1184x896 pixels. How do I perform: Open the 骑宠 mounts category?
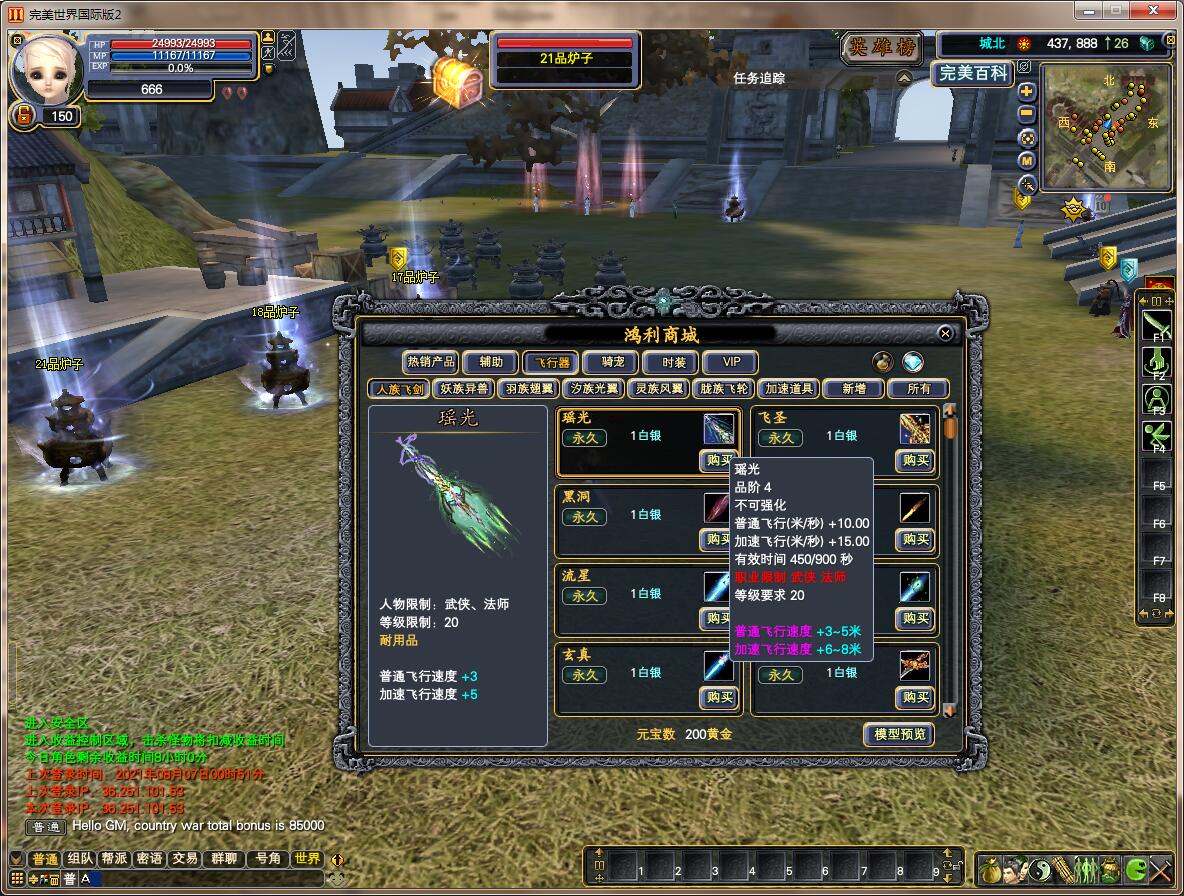(606, 362)
